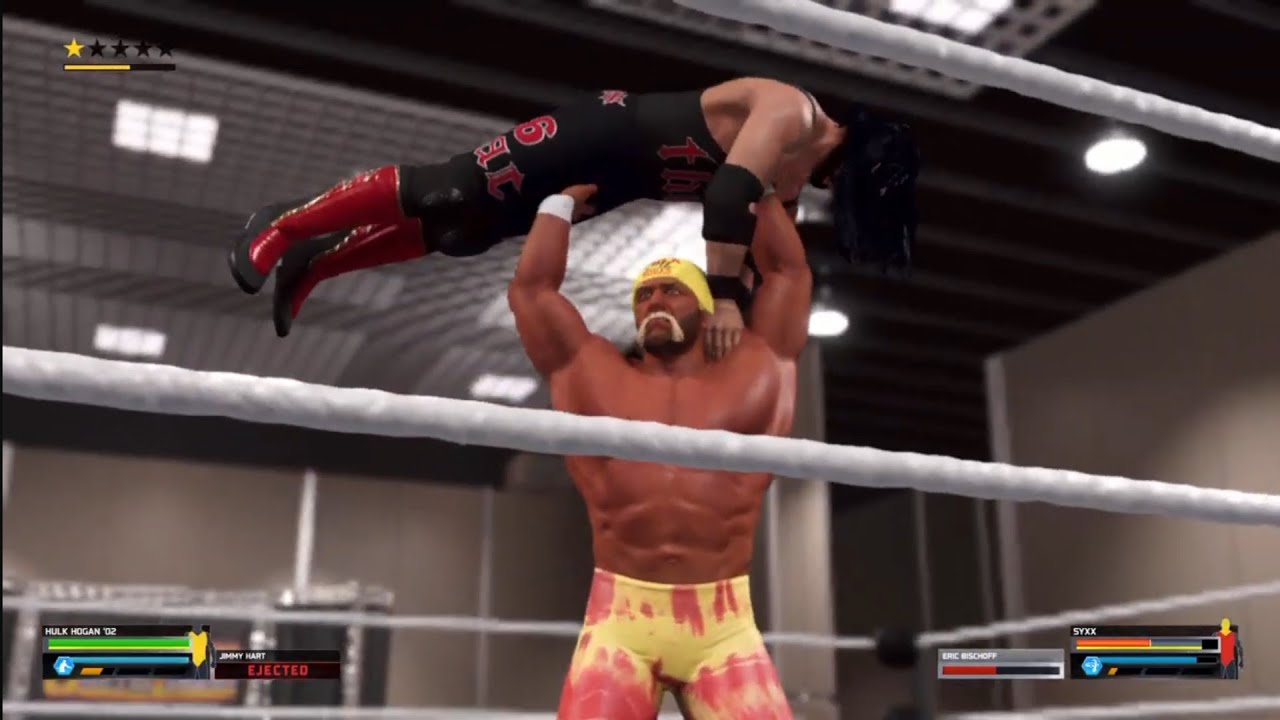Select the Syxx name label
This screenshot has width=1280, height=720.
(1084, 631)
